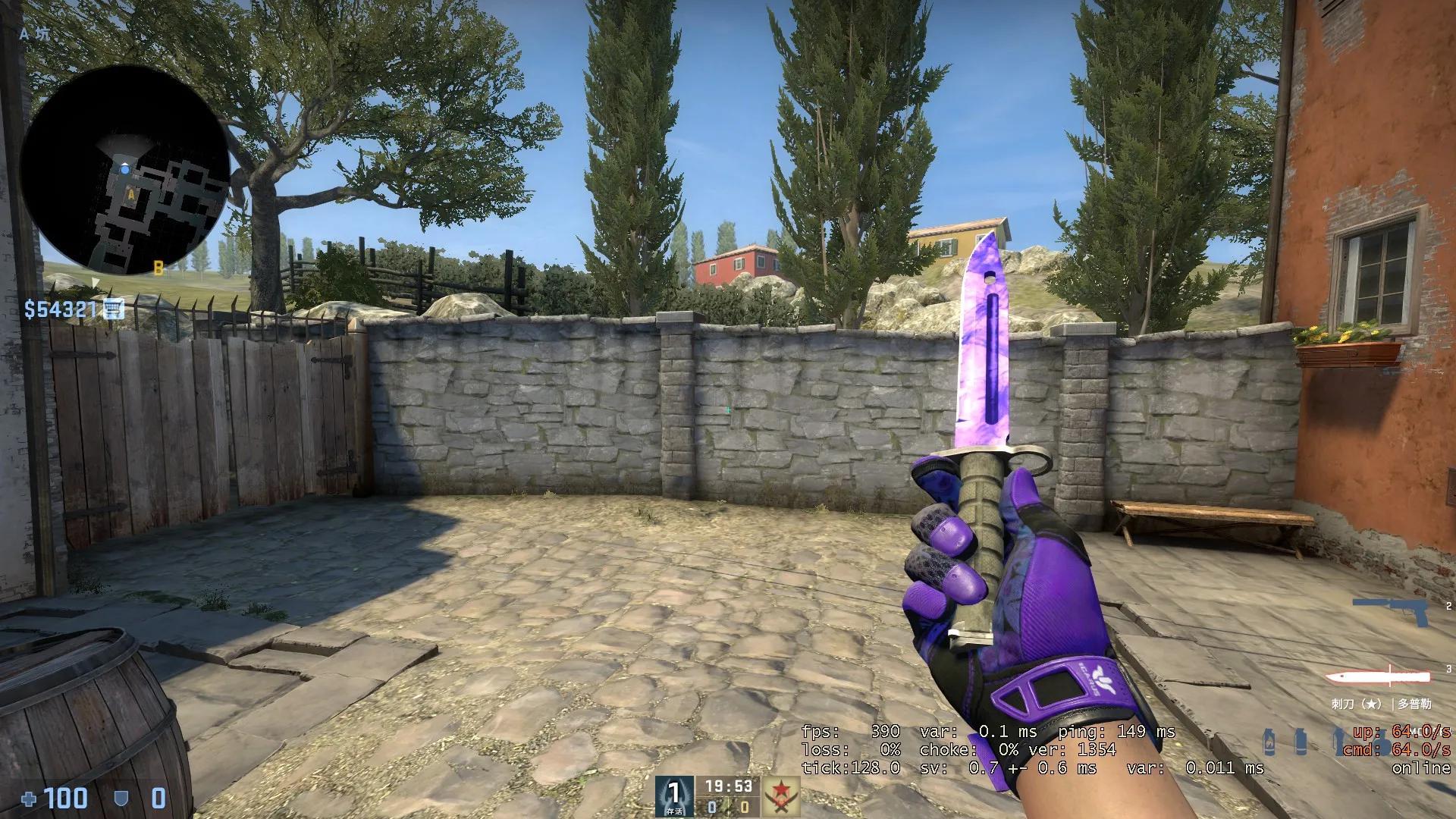Select the incendiary grenade icon
1456x819 pixels.
click(x=1268, y=741)
